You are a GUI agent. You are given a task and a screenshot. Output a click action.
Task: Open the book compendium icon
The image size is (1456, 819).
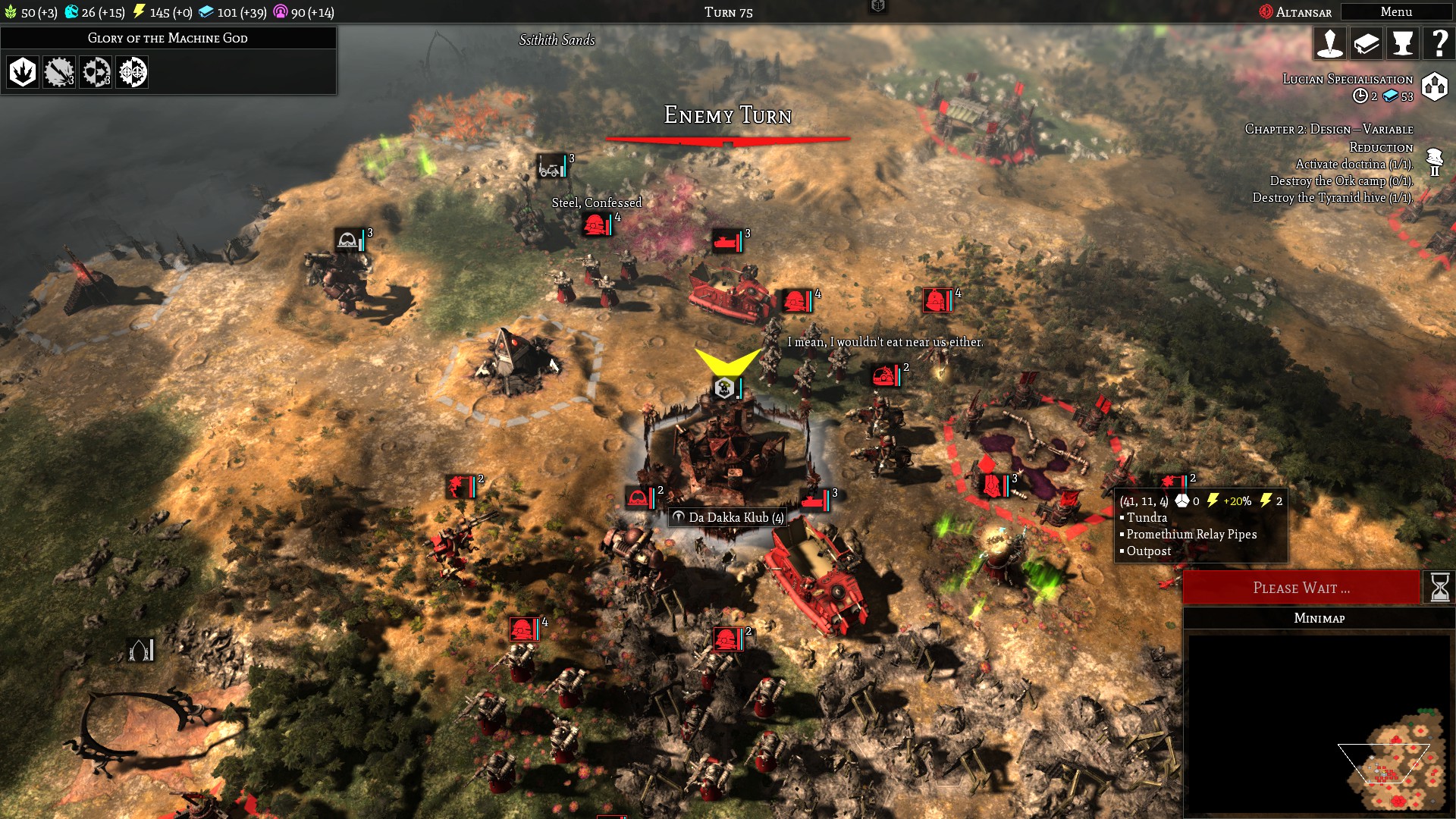coord(1367,44)
